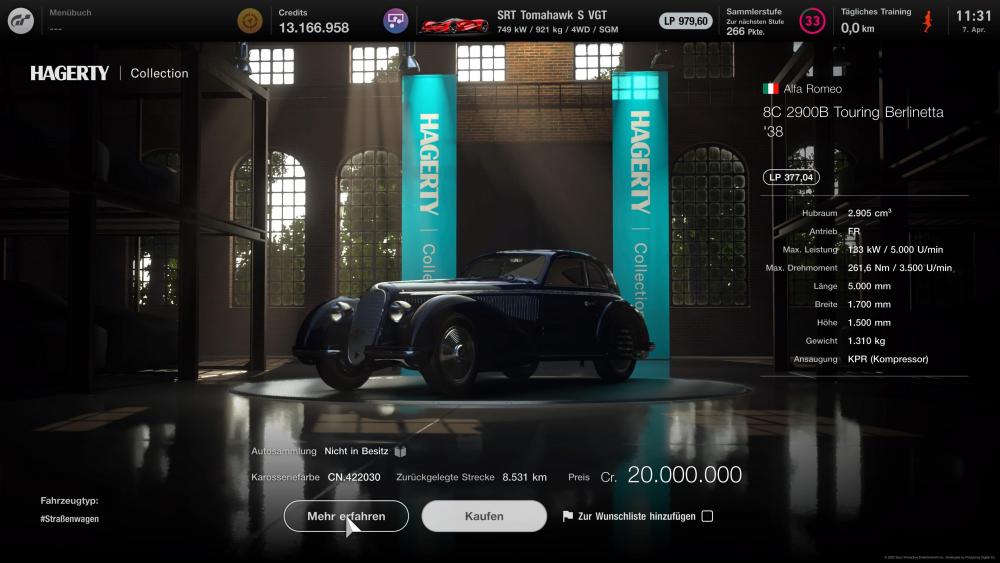Open the GT logo menu icon

tap(20, 20)
